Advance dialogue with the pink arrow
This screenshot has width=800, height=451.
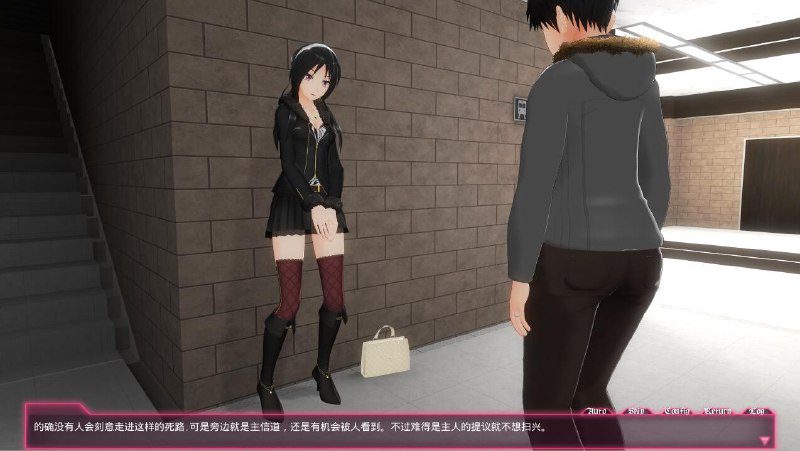tap(766, 439)
